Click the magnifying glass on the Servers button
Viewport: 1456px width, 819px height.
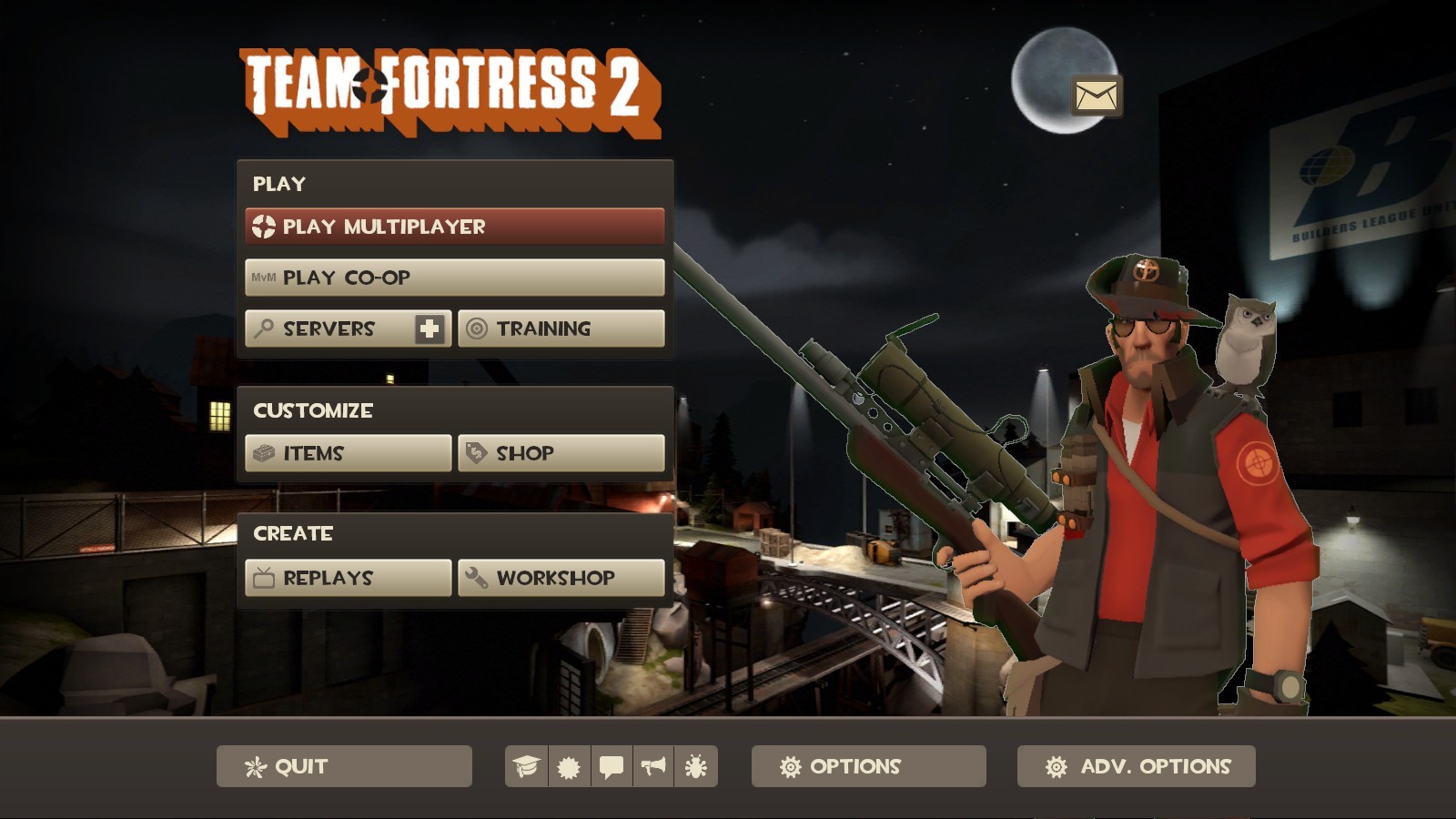tap(263, 329)
